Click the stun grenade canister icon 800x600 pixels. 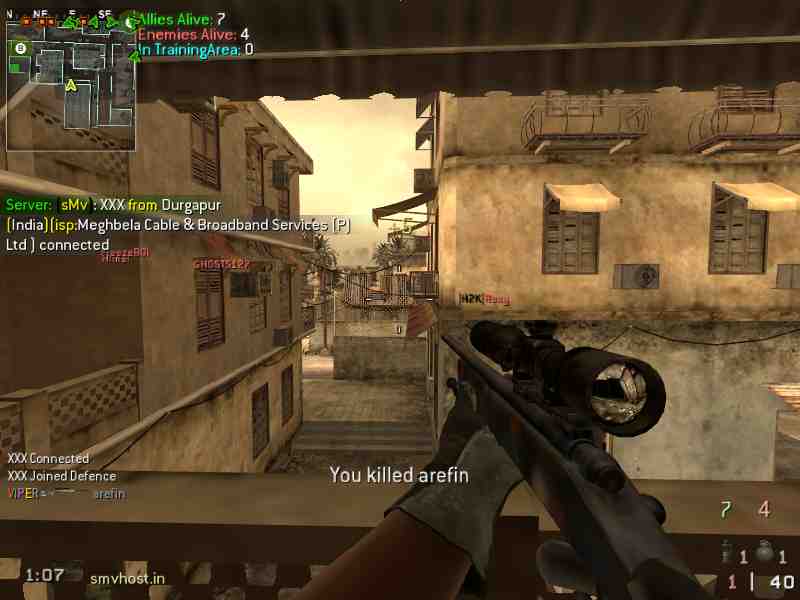[726, 549]
